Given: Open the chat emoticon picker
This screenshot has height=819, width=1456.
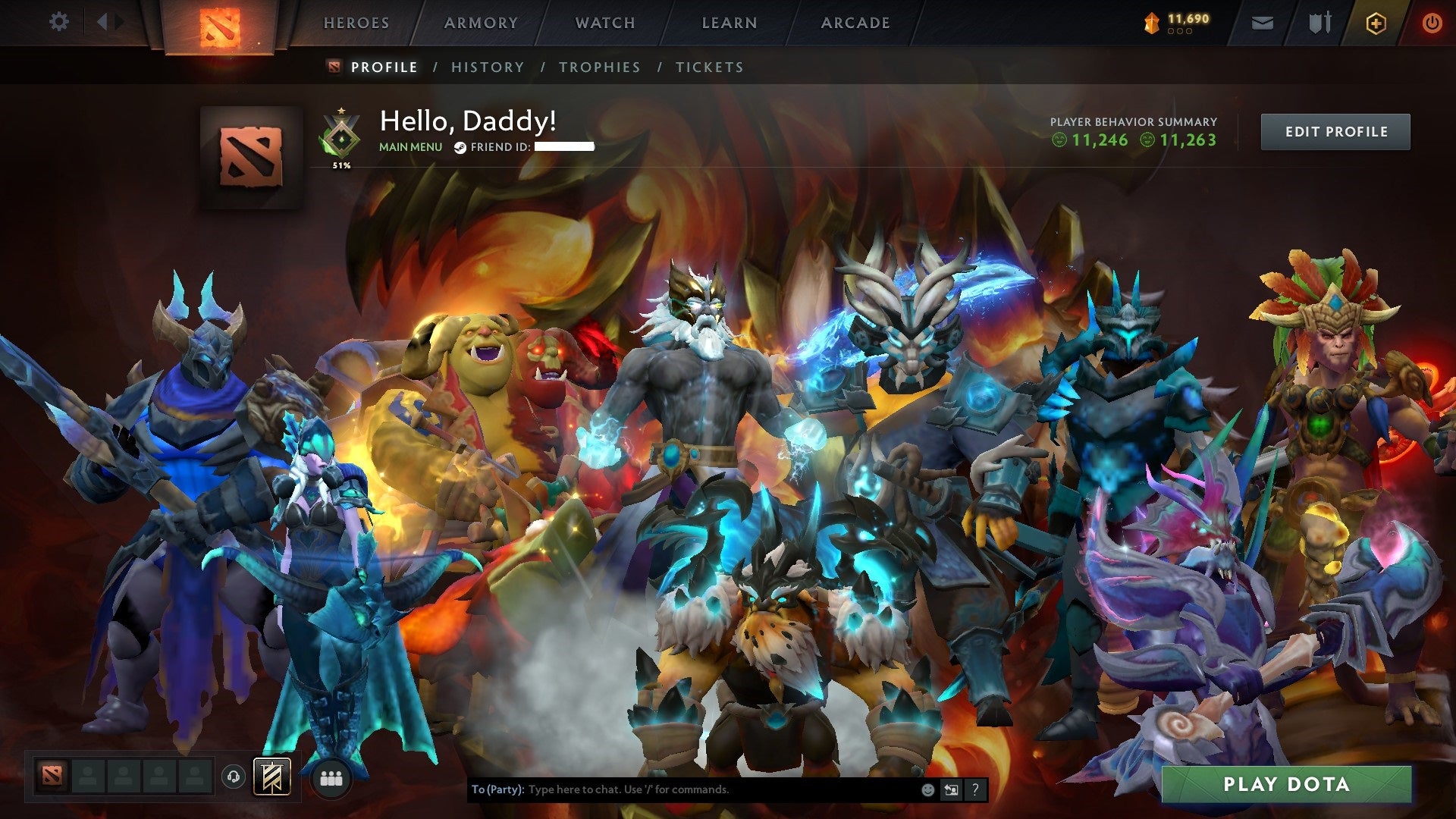Looking at the screenshot, I should coord(927,789).
